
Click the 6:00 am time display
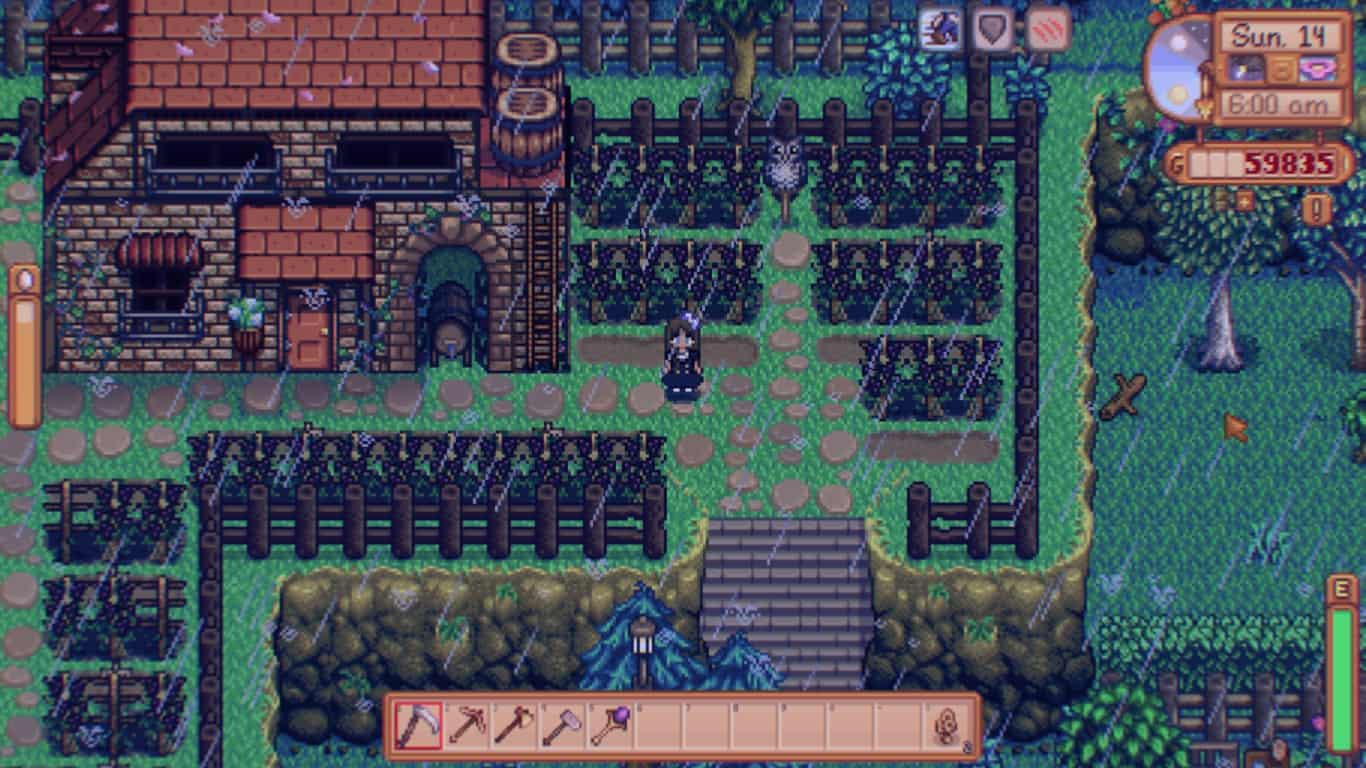click(1280, 102)
